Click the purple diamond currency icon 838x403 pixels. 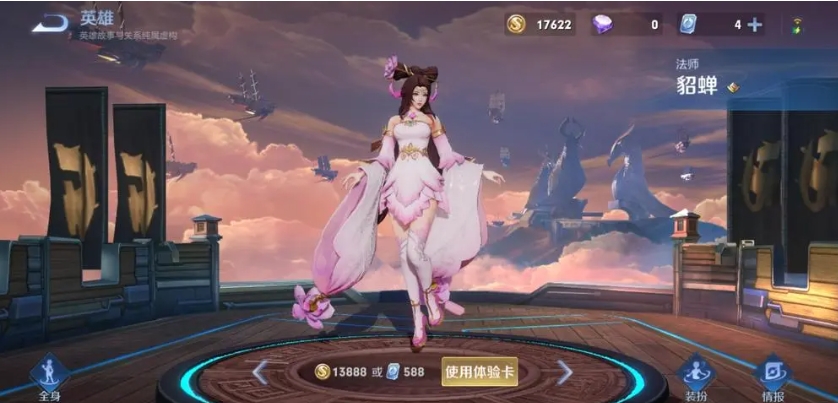coord(603,25)
